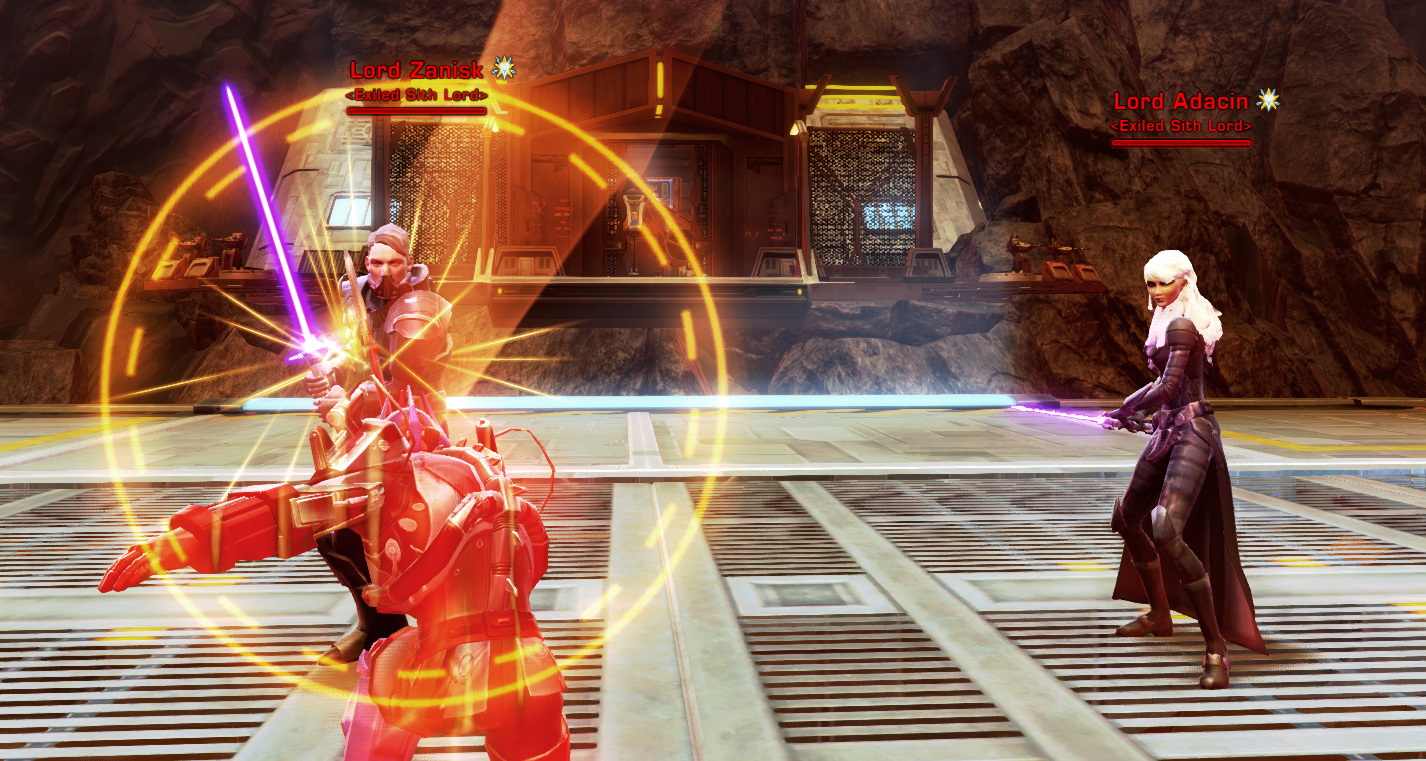Screen dimensions: 1426x761
Task: Click the champion star icon beside Lord Adacin
Action: (x=1266, y=100)
